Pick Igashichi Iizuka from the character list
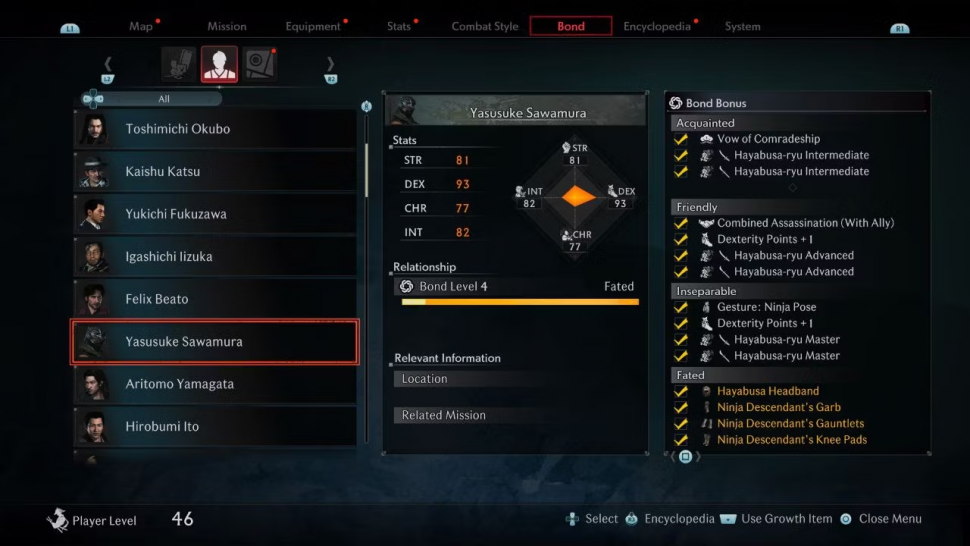This screenshot has height=546, width=970. 215,257
